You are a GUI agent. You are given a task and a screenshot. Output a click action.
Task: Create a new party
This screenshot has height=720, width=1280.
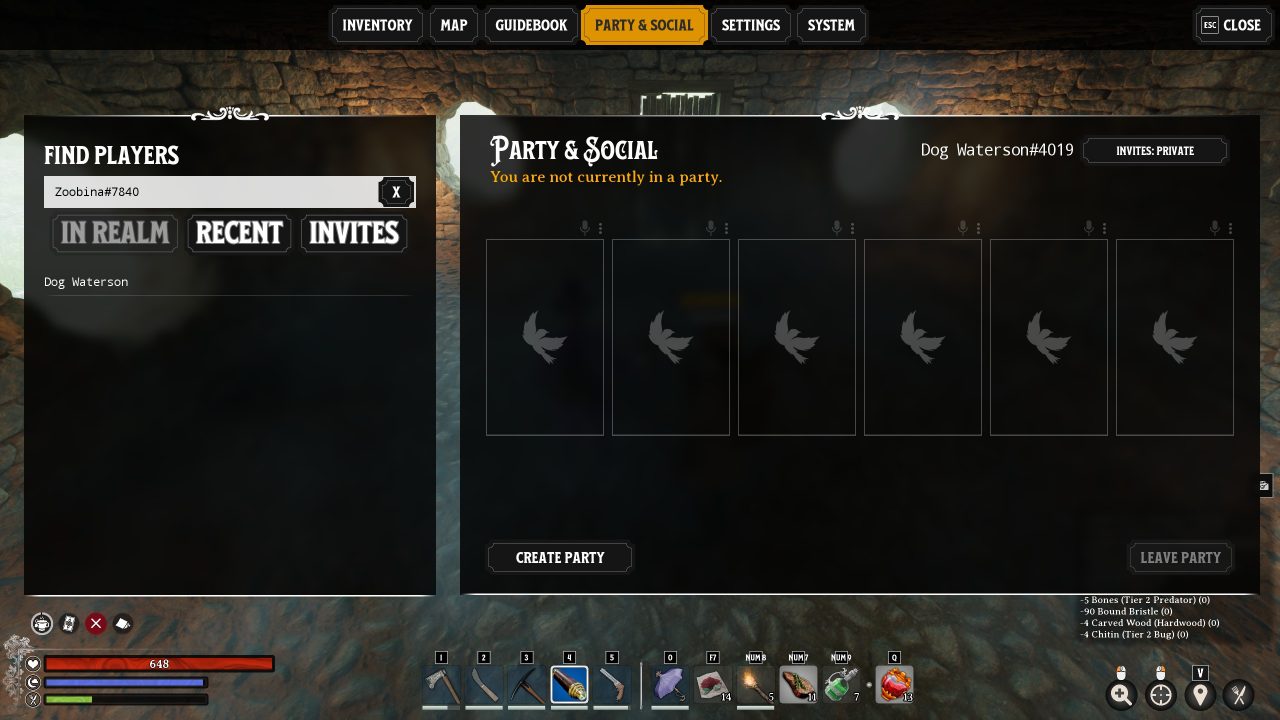[560, 557]
